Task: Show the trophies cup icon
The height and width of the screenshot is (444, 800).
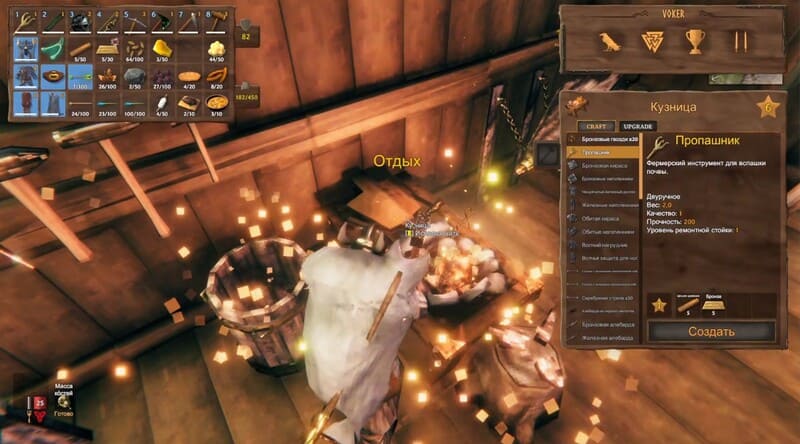Action: [x=696, y=41]
